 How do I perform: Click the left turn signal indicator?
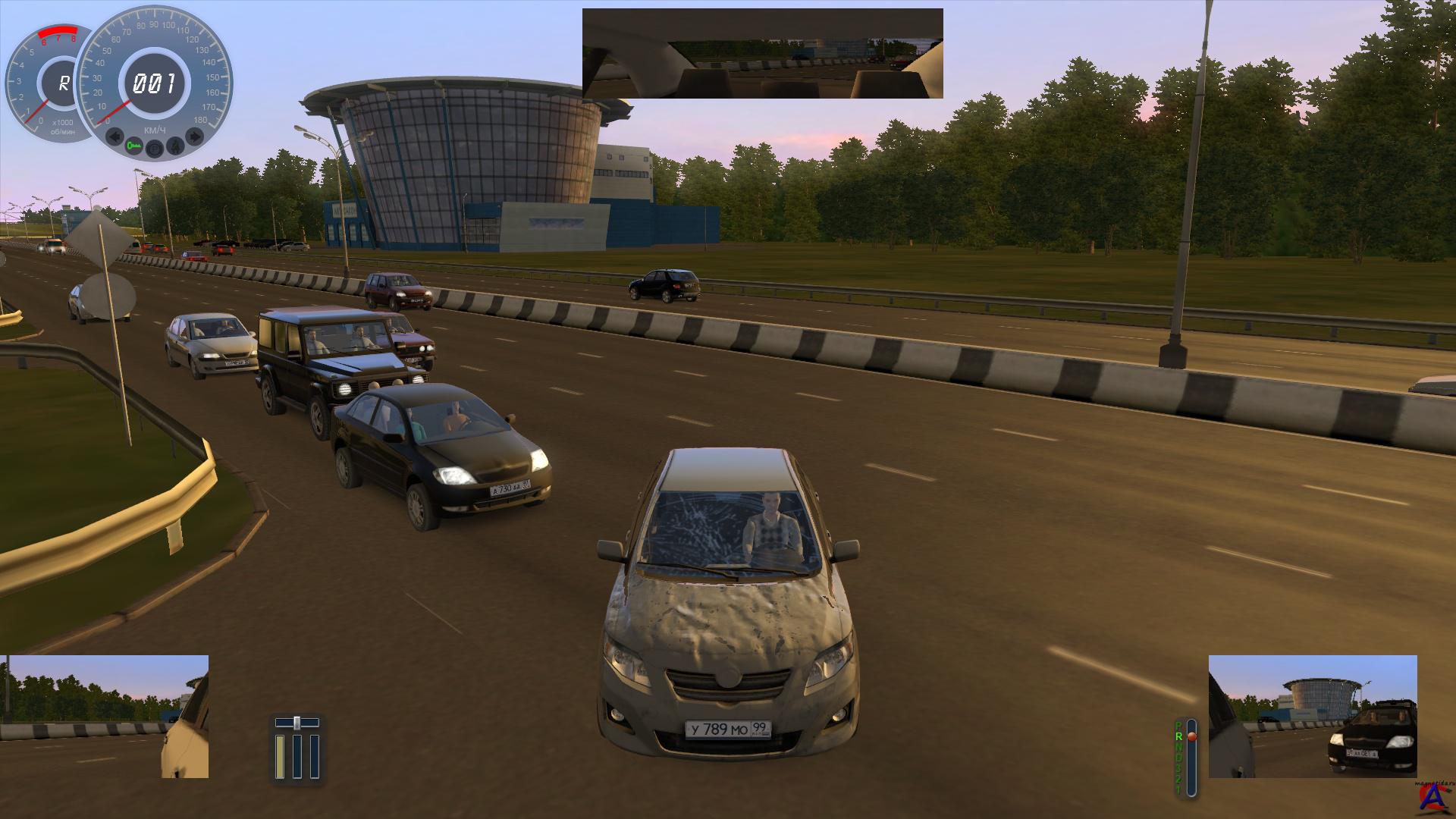coord(115,137)
